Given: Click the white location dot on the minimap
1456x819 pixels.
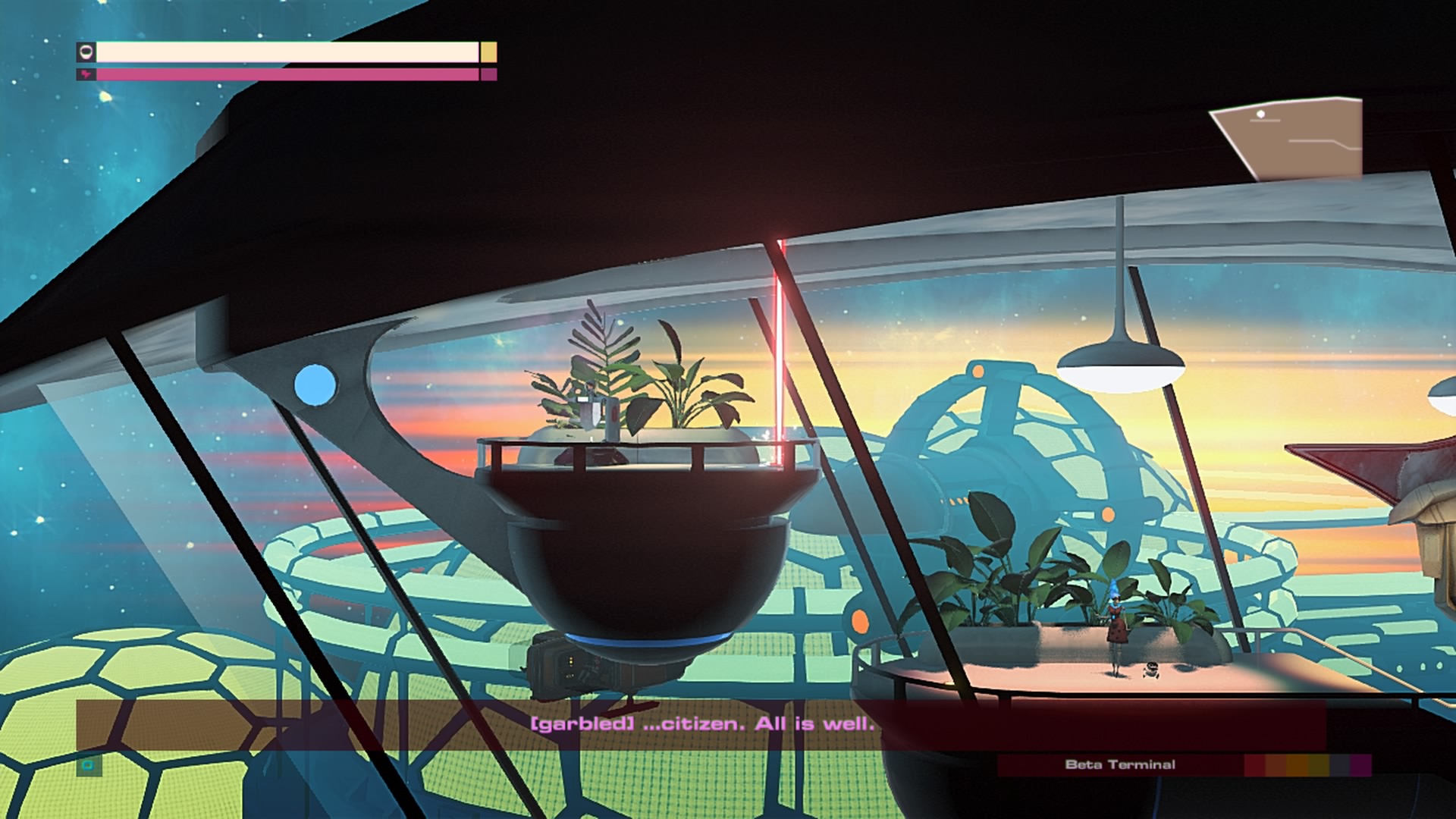Looking at the screenshot, I should (x=1260, y=115).
